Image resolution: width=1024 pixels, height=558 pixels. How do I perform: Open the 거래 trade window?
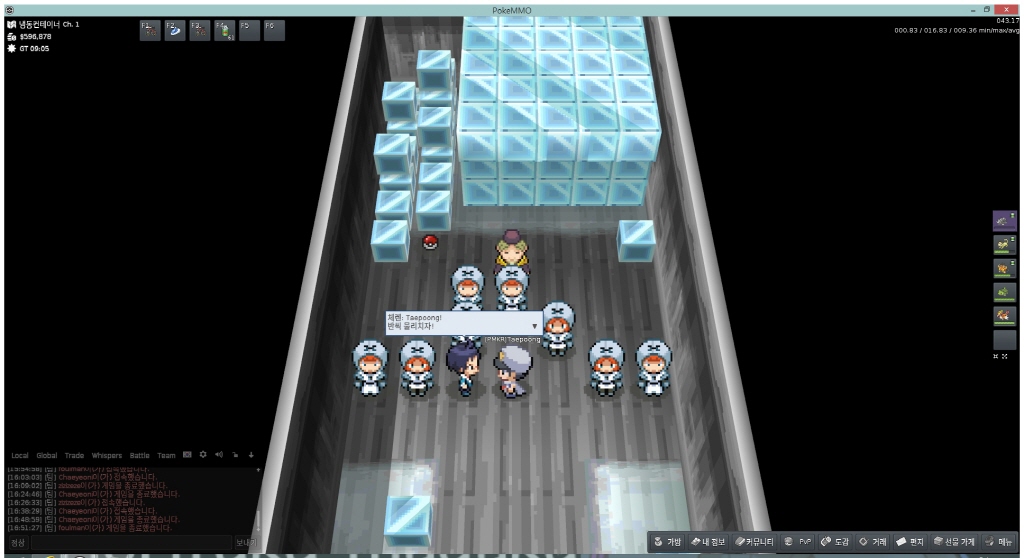coord(873,542)
